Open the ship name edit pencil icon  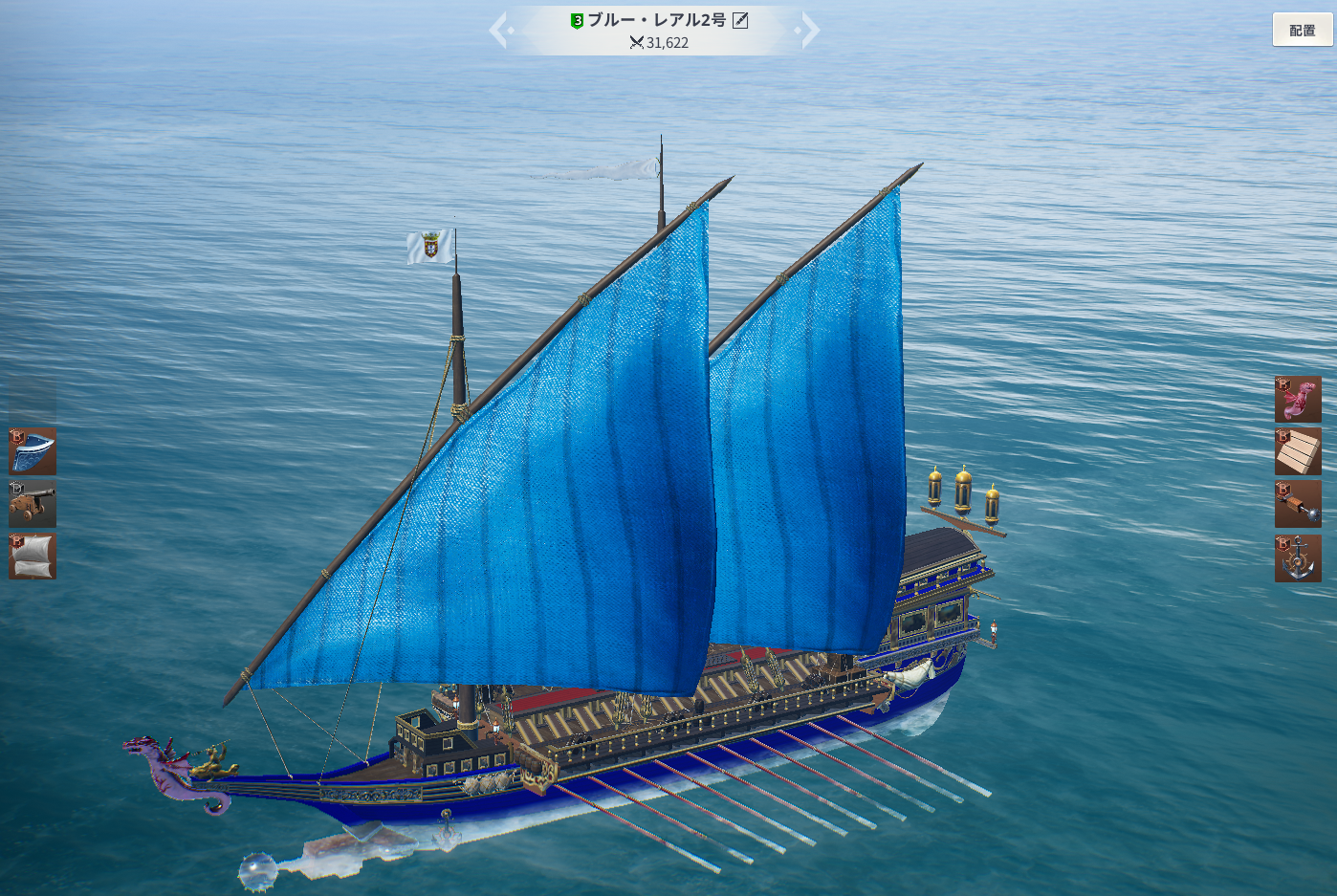[x=740, y=20]
